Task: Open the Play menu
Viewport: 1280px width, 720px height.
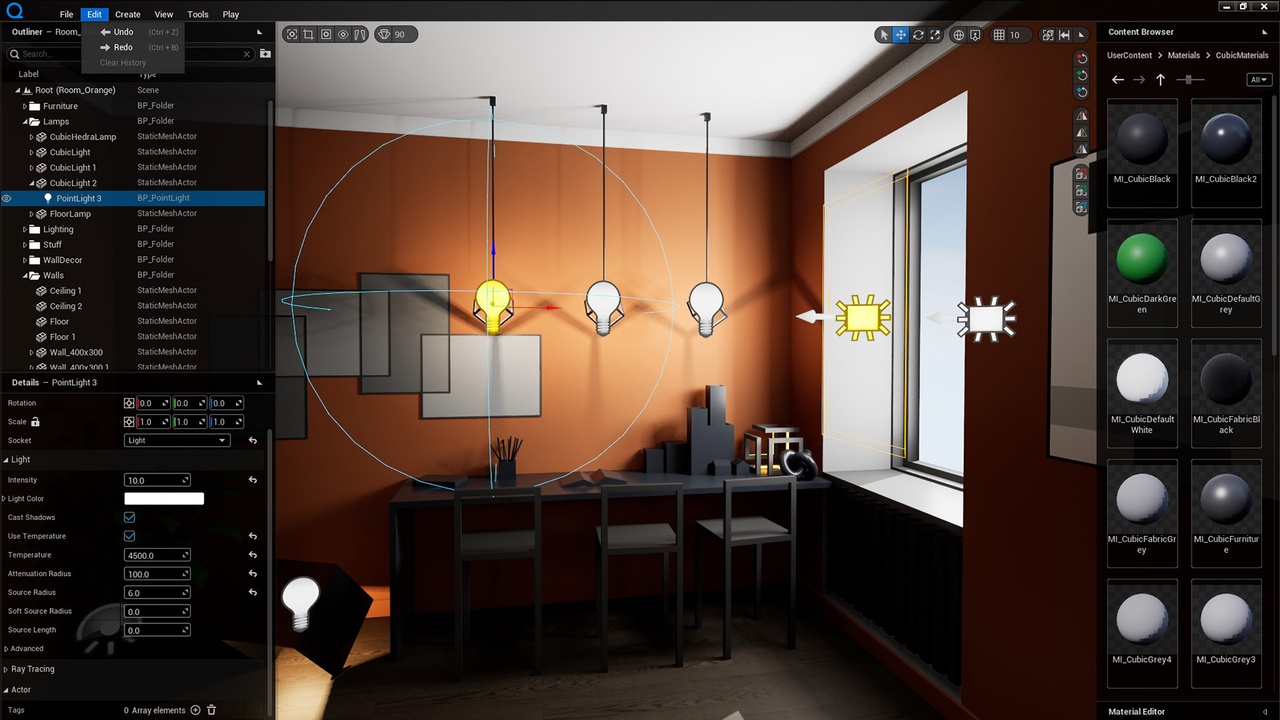Action: click(231, 14)
